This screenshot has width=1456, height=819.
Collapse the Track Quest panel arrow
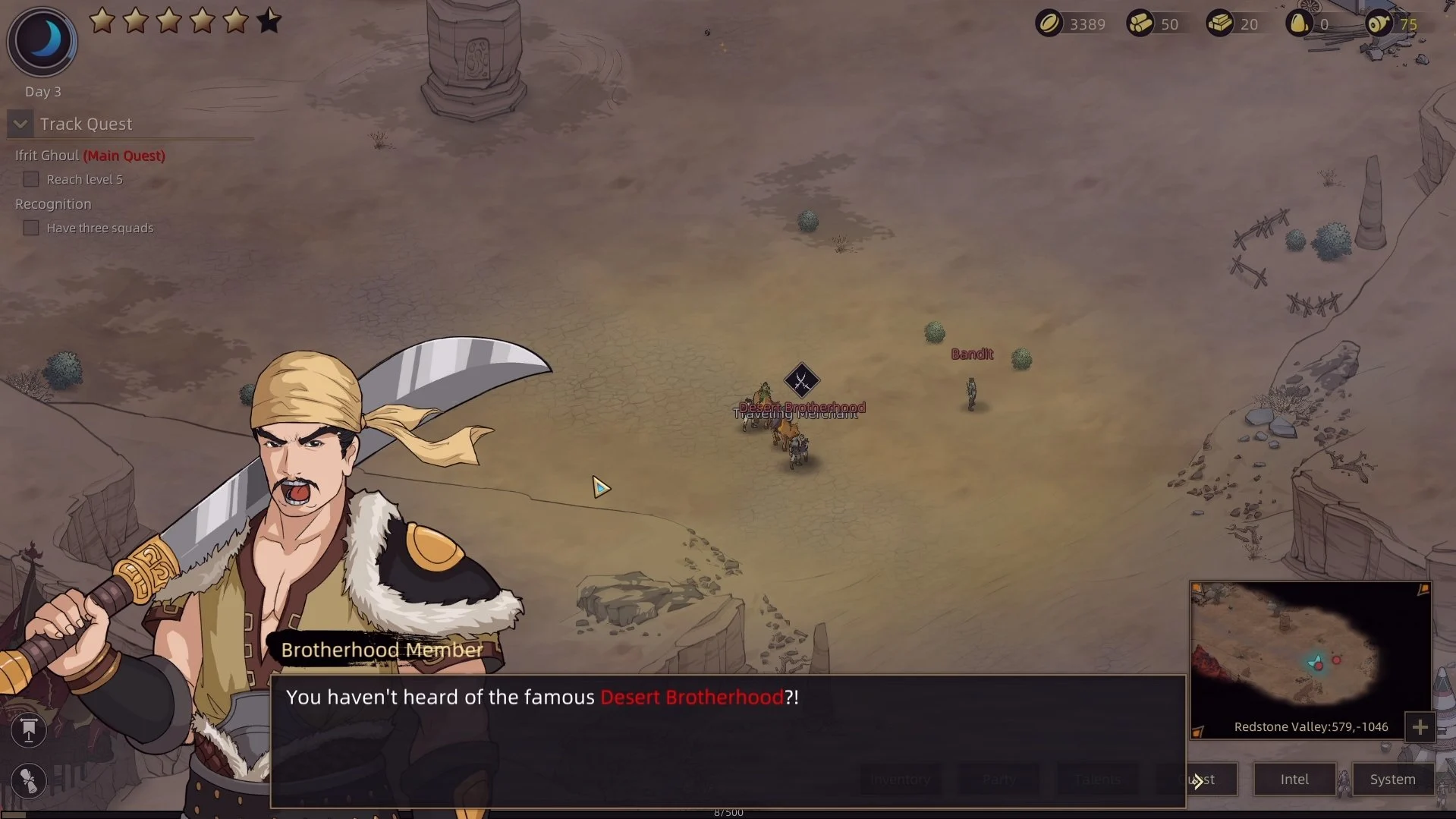[20, 124]
